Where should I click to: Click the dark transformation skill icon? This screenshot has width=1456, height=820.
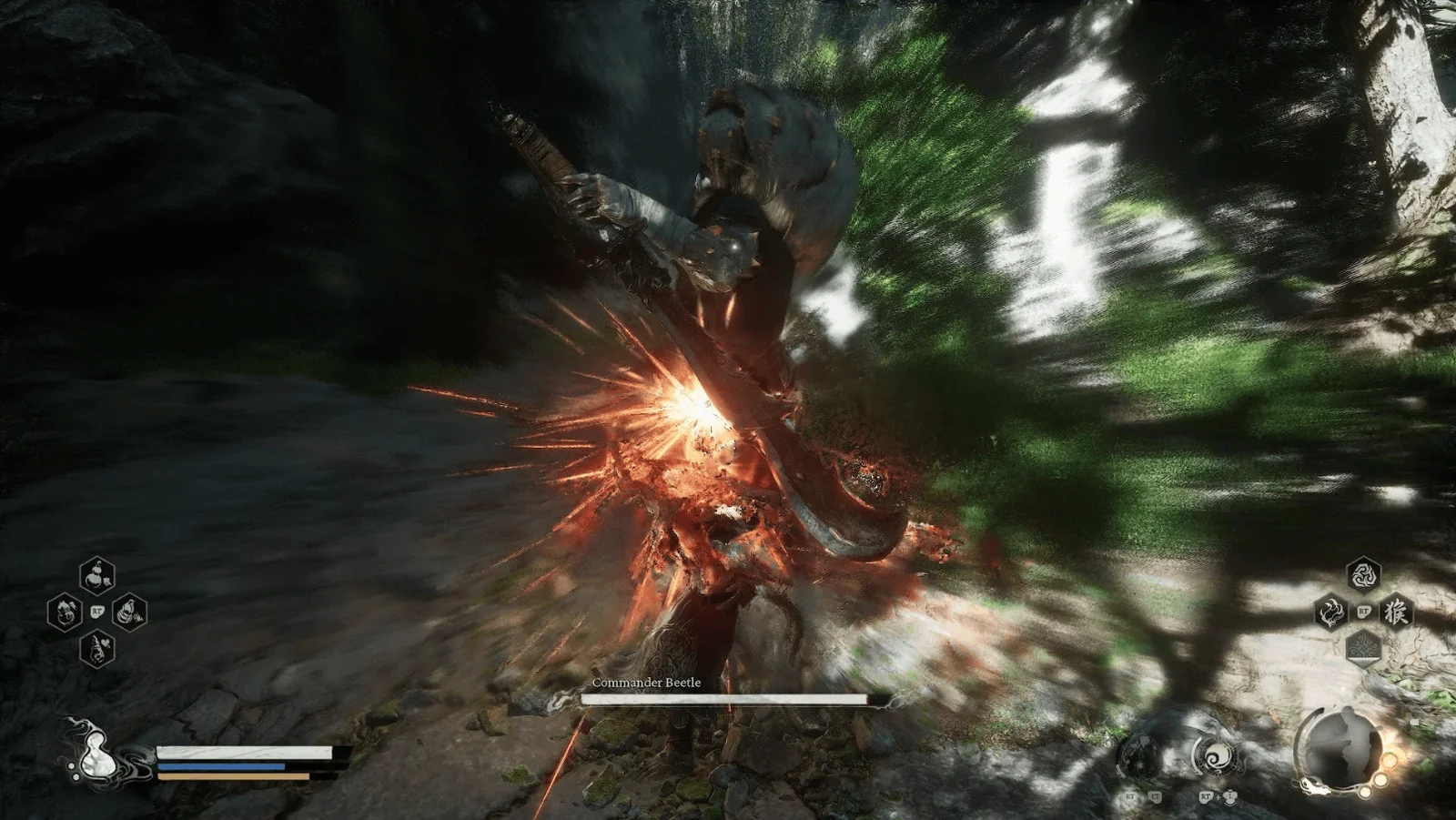[x=1139, y=756]
